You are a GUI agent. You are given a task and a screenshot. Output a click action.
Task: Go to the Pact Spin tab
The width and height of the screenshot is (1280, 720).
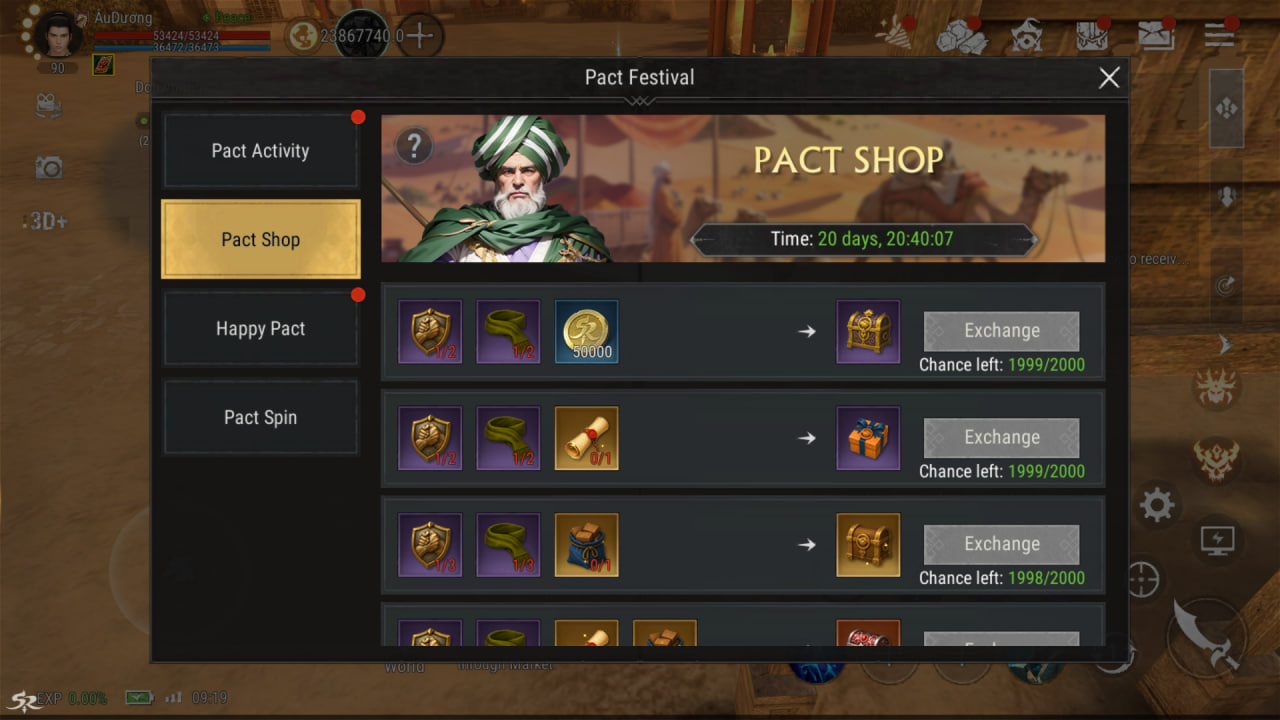(x=260, y=418)
